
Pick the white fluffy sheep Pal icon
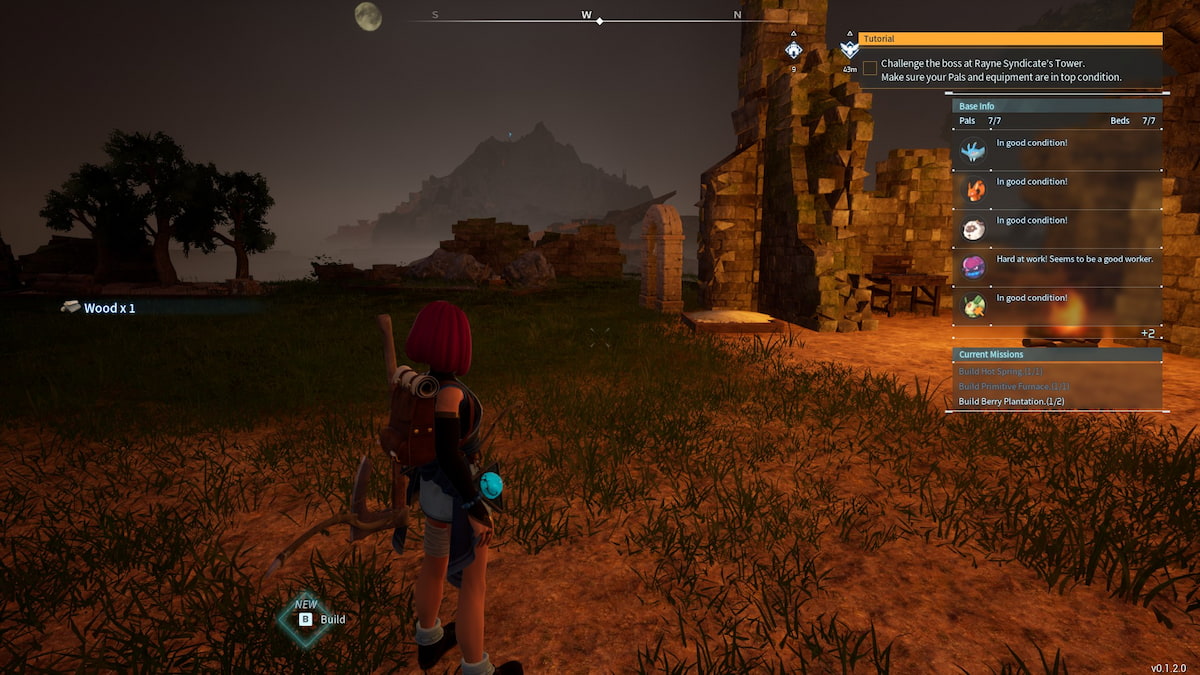pyautogui.click(x=973, y=228)
